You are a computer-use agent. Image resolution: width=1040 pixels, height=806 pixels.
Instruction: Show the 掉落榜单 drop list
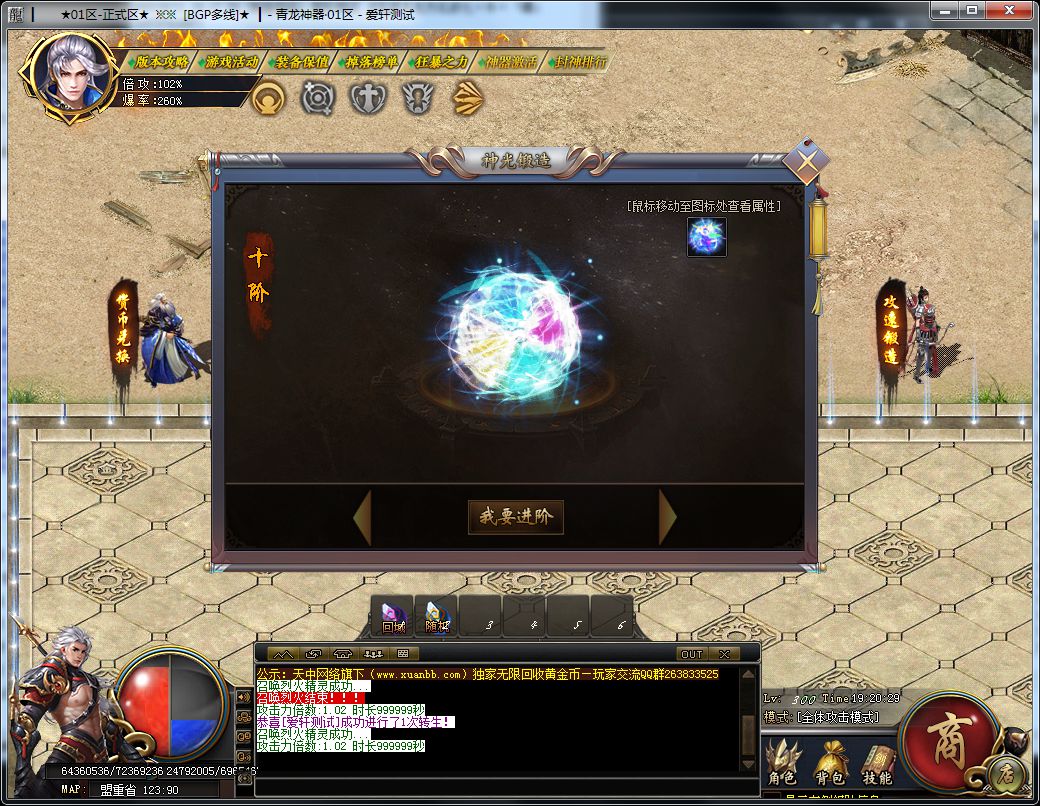point(371,62)
